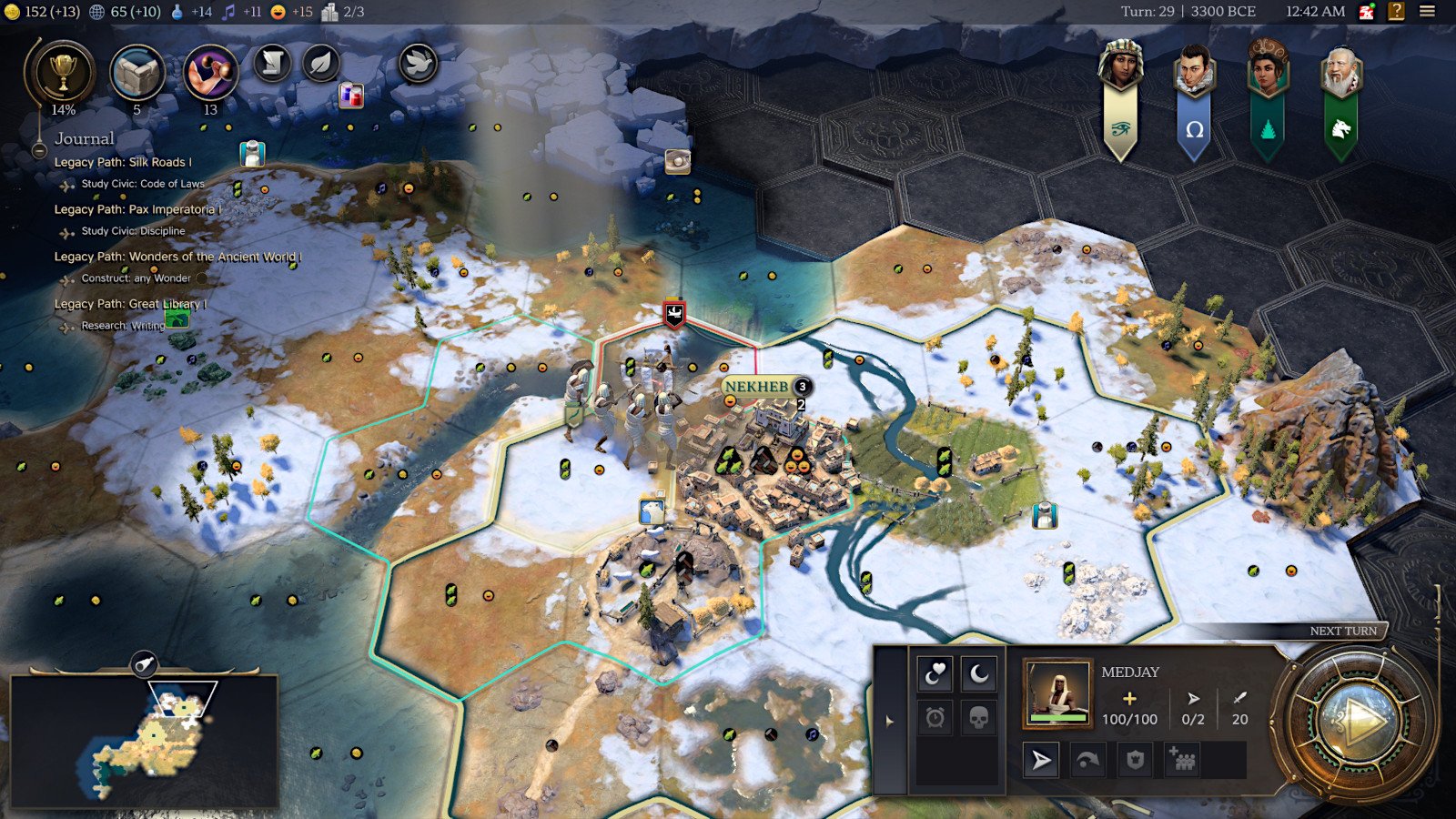This screenshot has width=1456, height=819.
Task: Click the 2K account icon
Action: click(x=1367, y=12)
